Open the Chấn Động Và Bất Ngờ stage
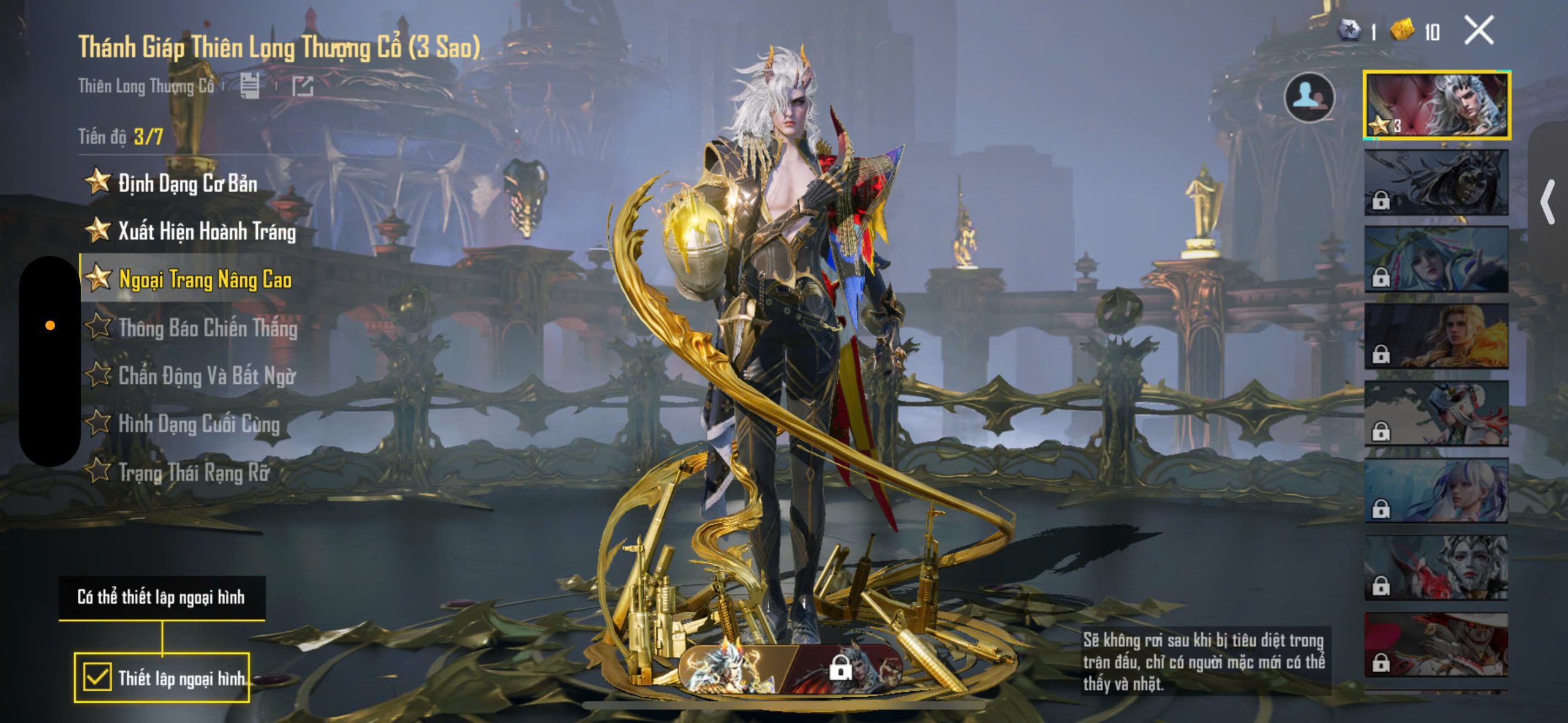The image size is (1568, 723). click(x=206, y=376)
